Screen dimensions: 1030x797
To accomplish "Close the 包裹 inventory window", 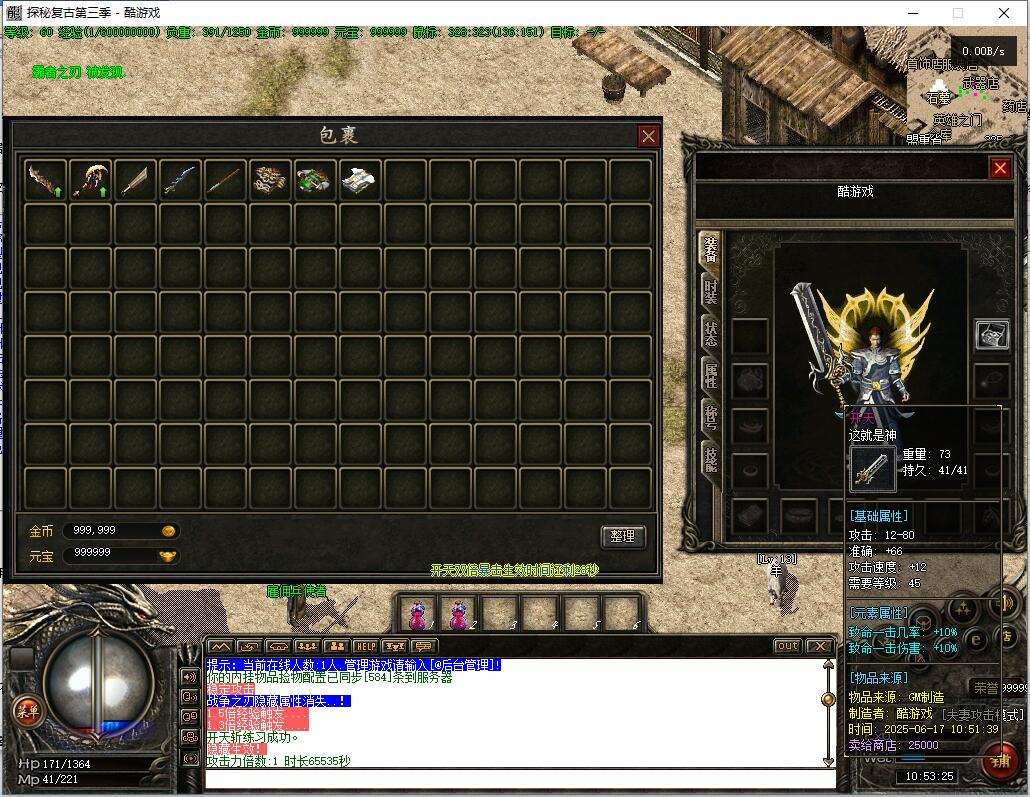I will [x=649, y=136].
